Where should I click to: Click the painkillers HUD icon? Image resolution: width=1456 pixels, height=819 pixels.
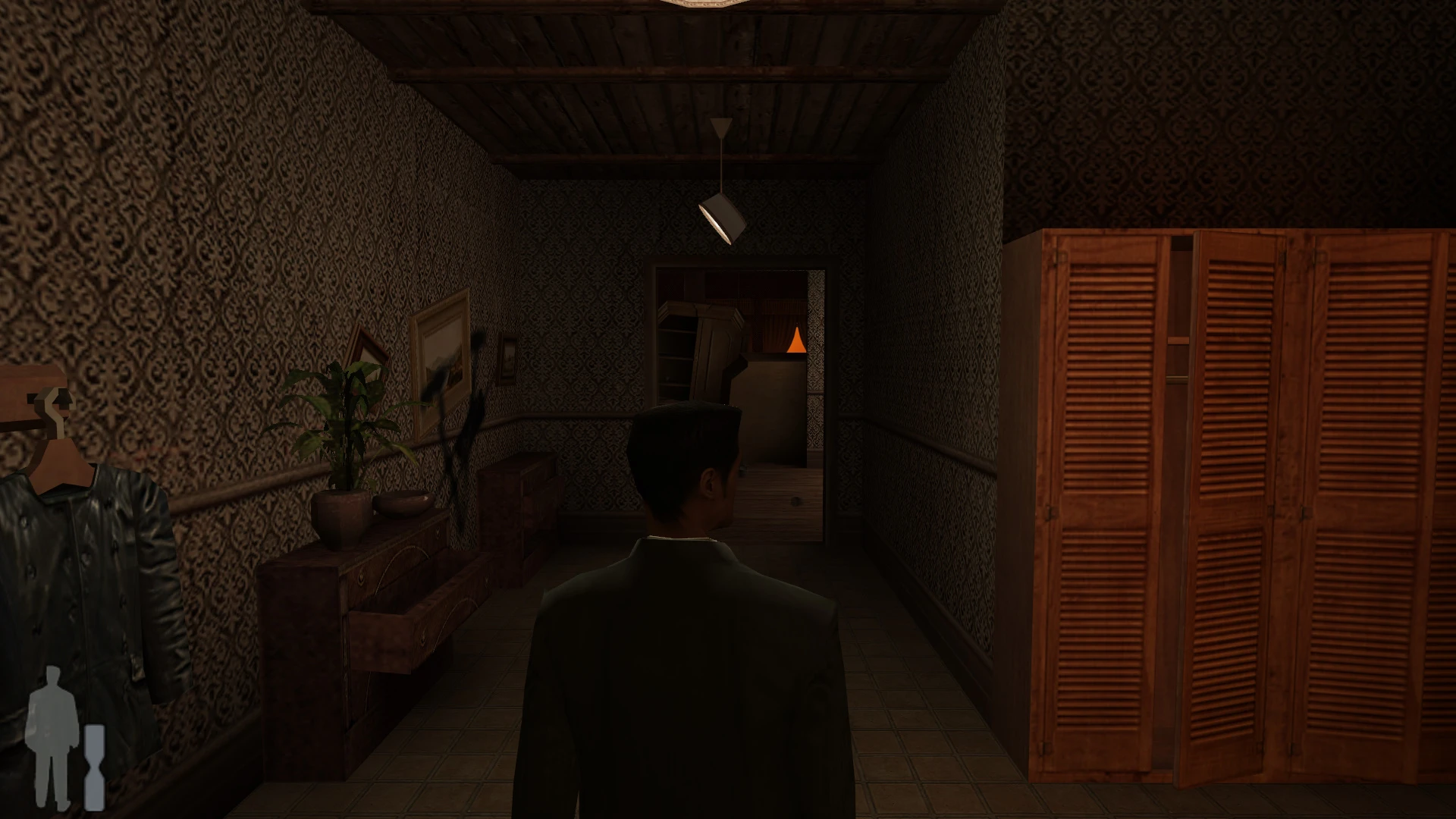[94, 766]
